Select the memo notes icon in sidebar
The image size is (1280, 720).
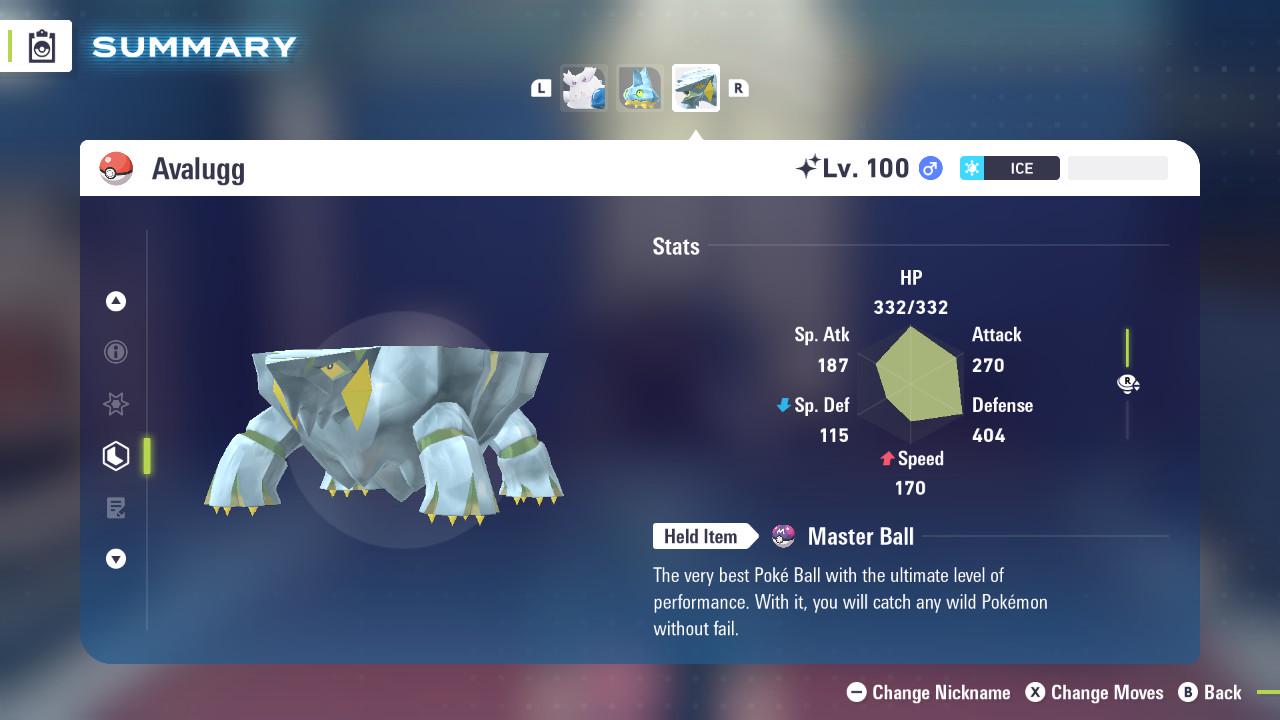(116, 507)
